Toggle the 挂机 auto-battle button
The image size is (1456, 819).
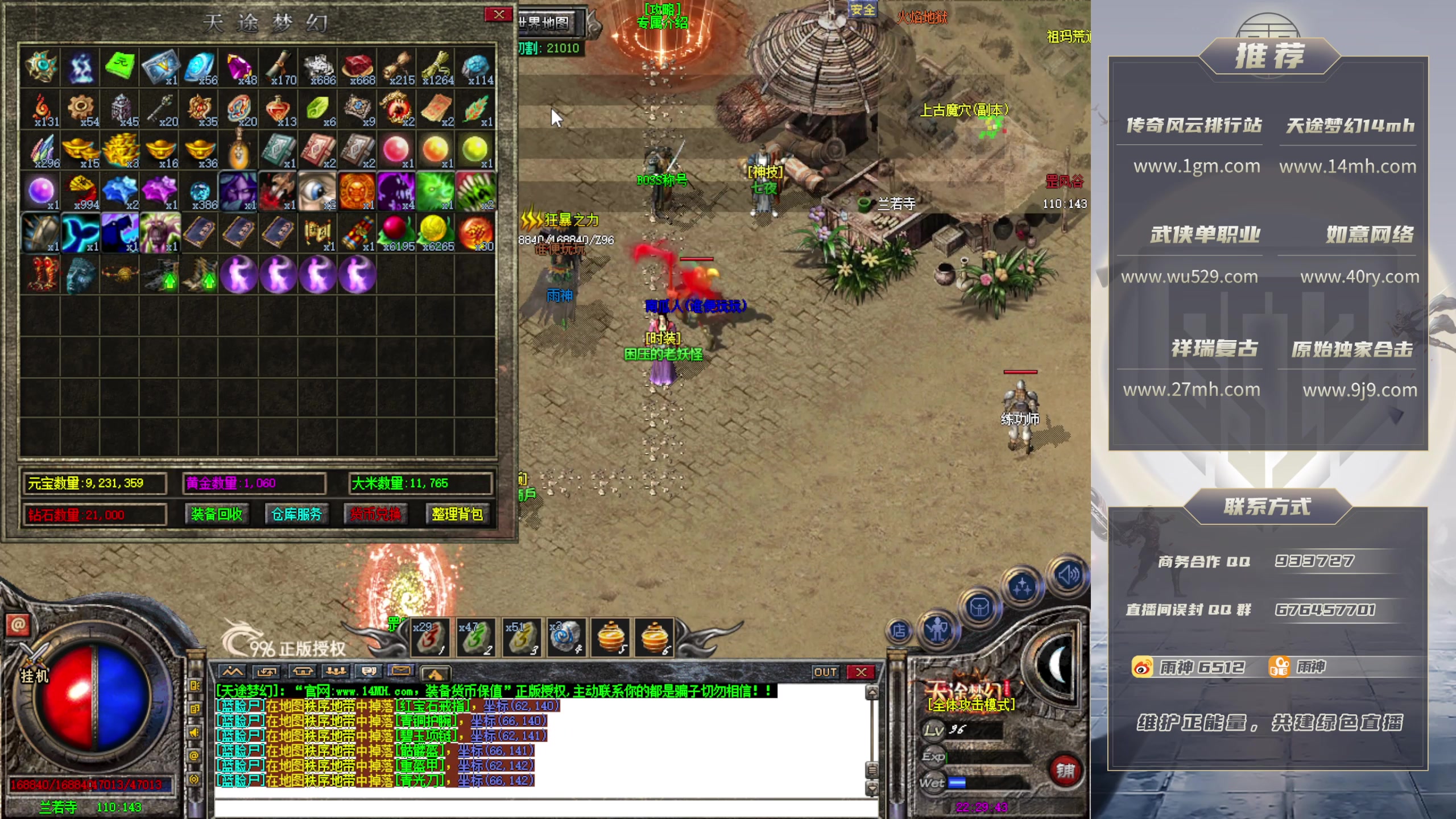[x=34, y=675]
